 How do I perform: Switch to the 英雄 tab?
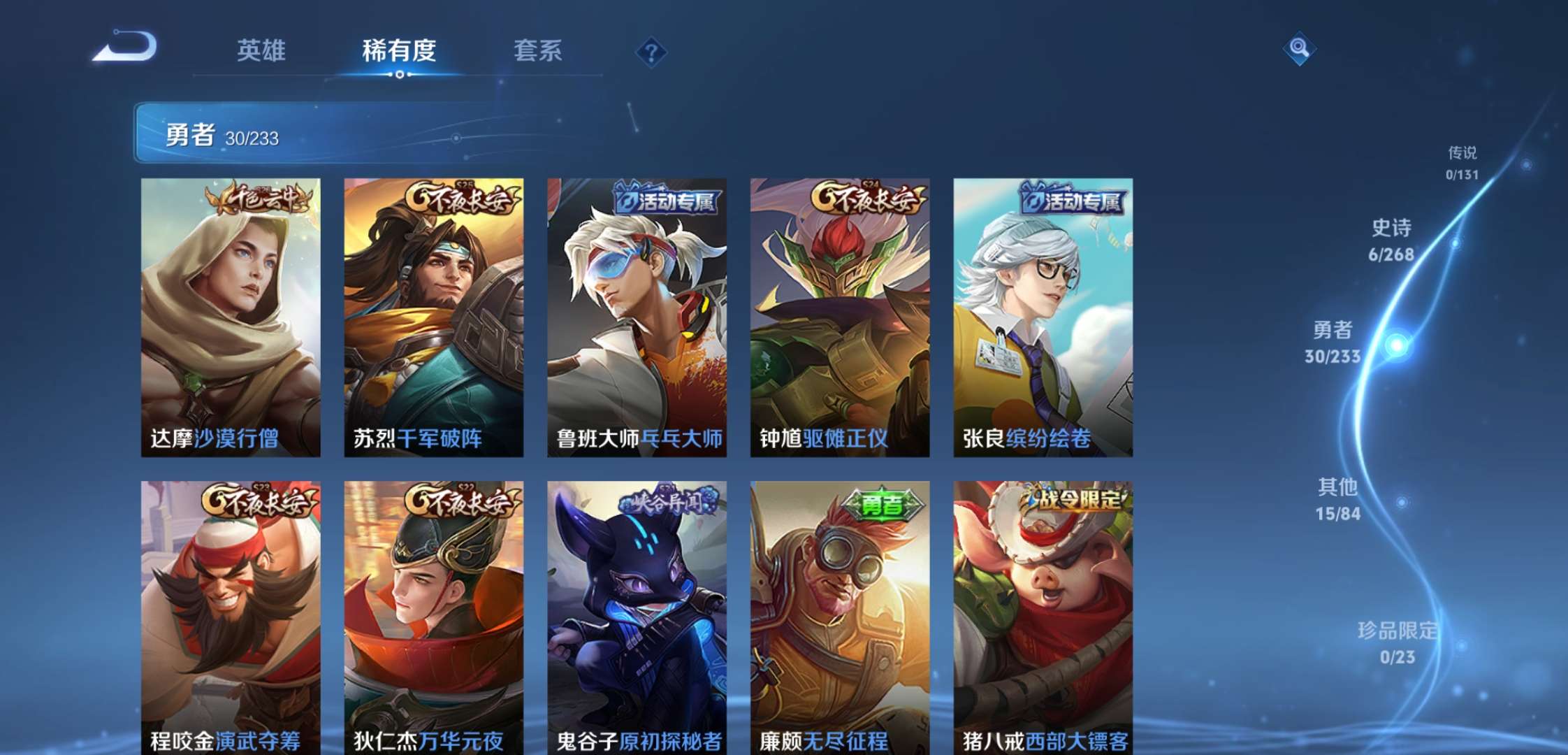coord(261,50)
